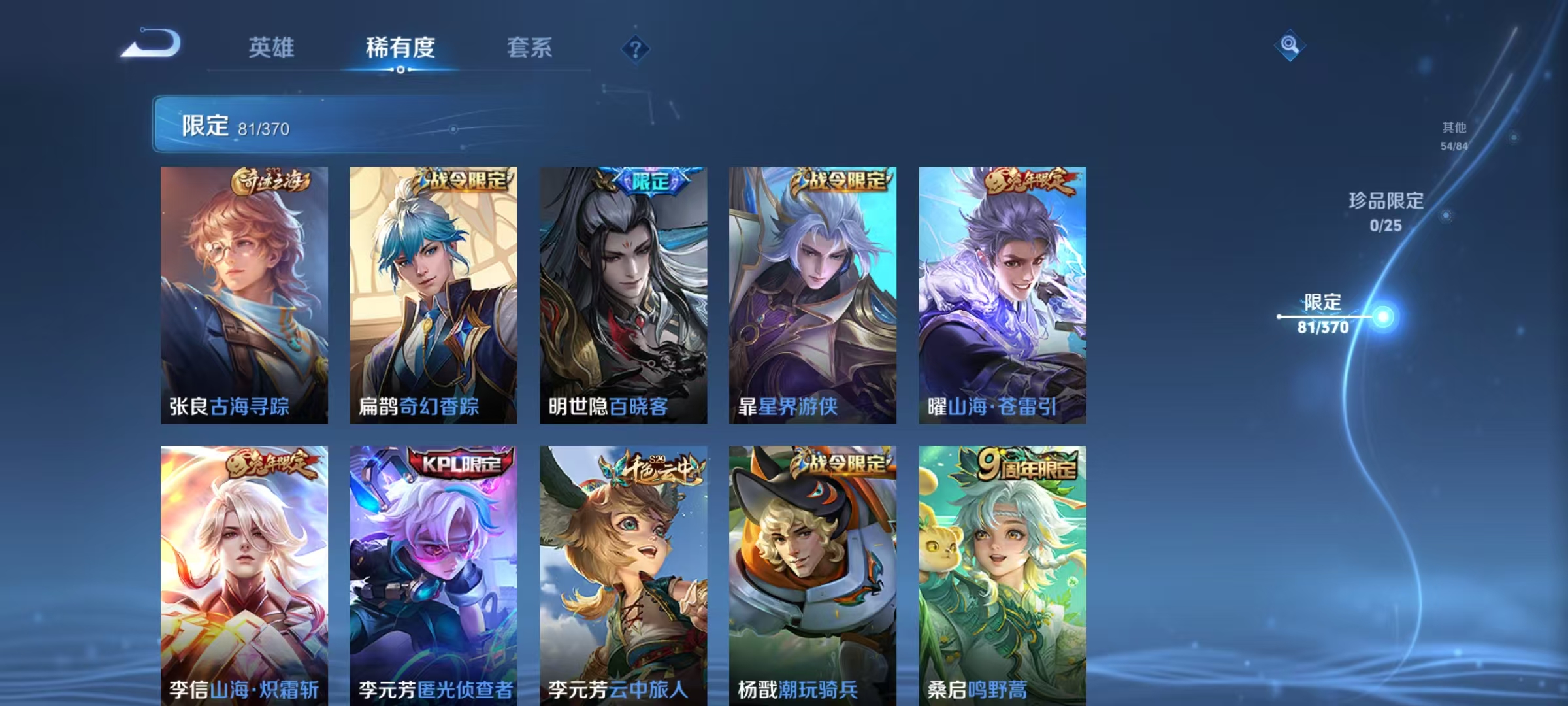Open the 扁鹊奇幻香踪 skin thumbnail
The height and width of the screenshot is (706, 1568).
tap(433, 294)
